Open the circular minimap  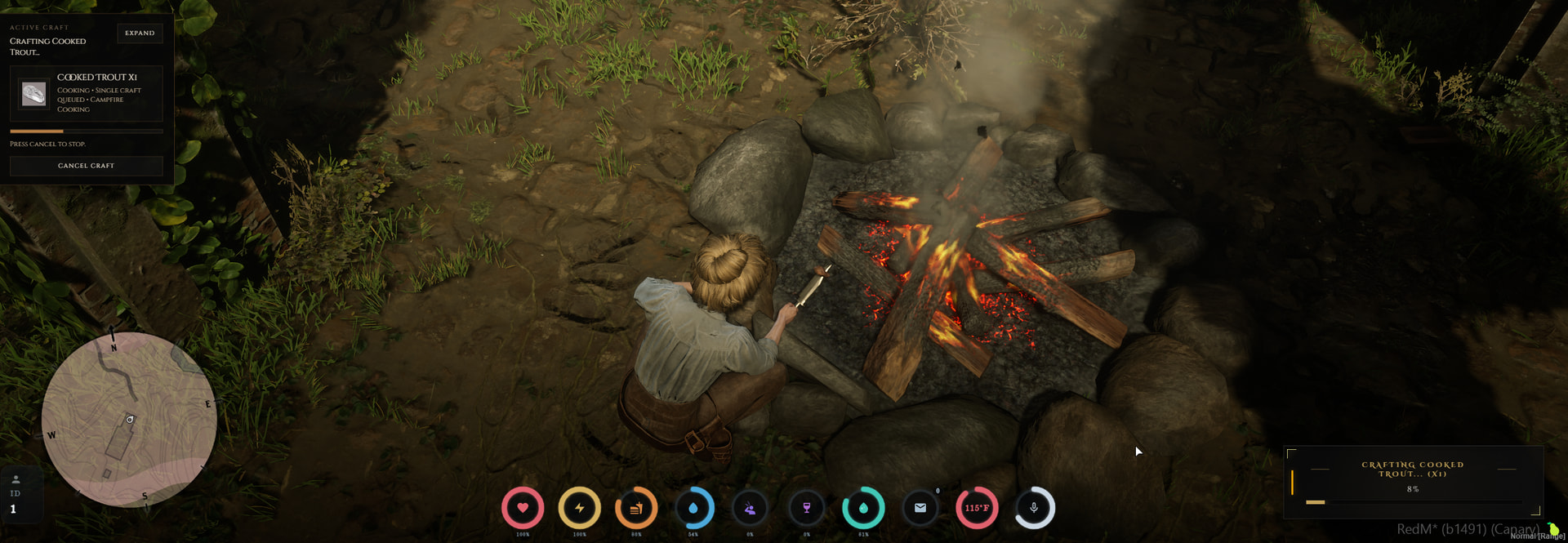point(129,419)
